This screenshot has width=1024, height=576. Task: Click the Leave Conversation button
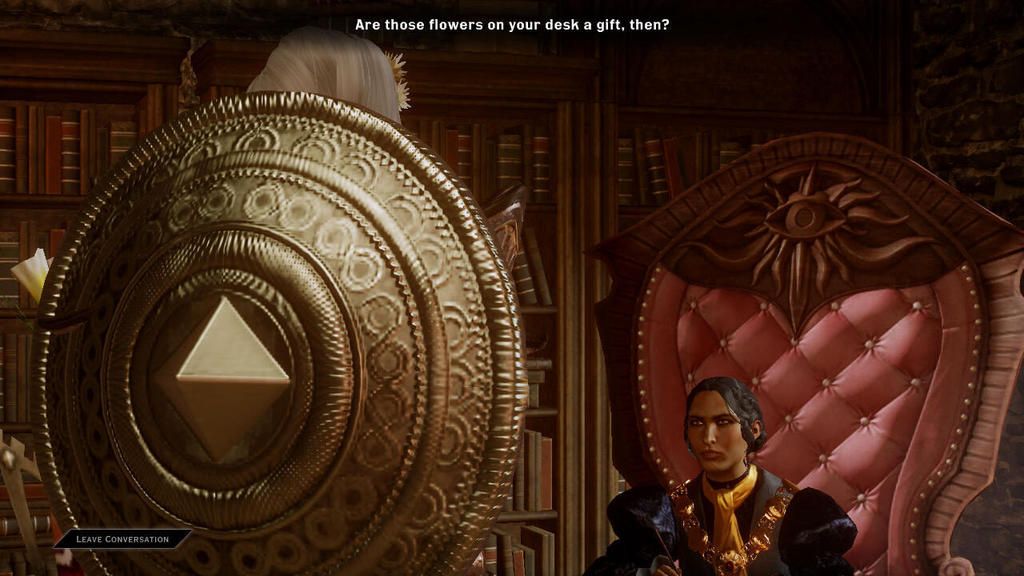(x=122, y=539)
